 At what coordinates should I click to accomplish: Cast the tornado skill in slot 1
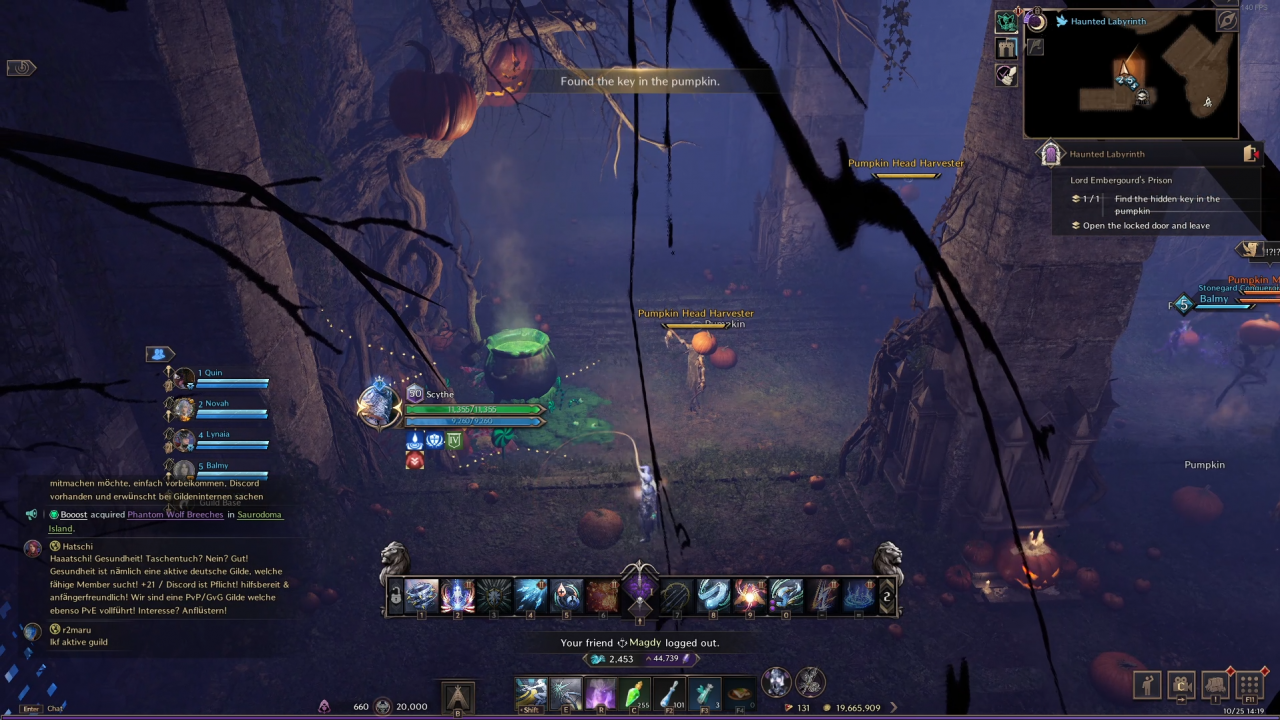(x=421, y=595)
